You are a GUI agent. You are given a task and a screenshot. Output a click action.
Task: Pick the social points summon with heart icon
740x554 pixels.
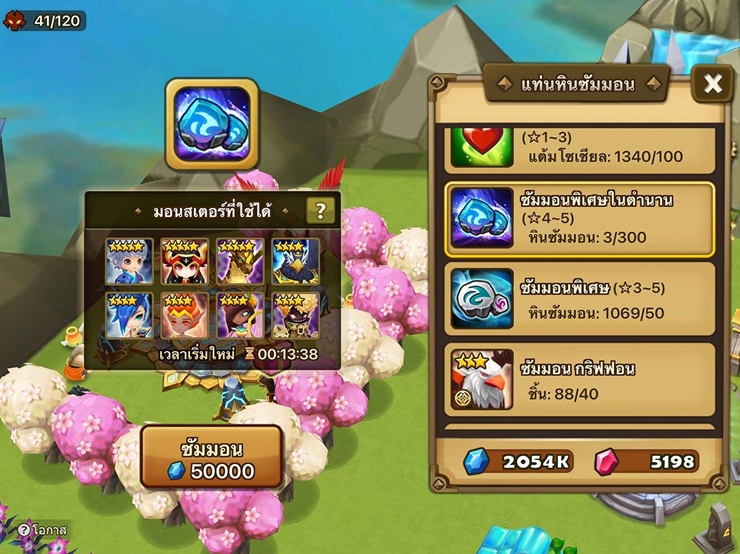579,148
